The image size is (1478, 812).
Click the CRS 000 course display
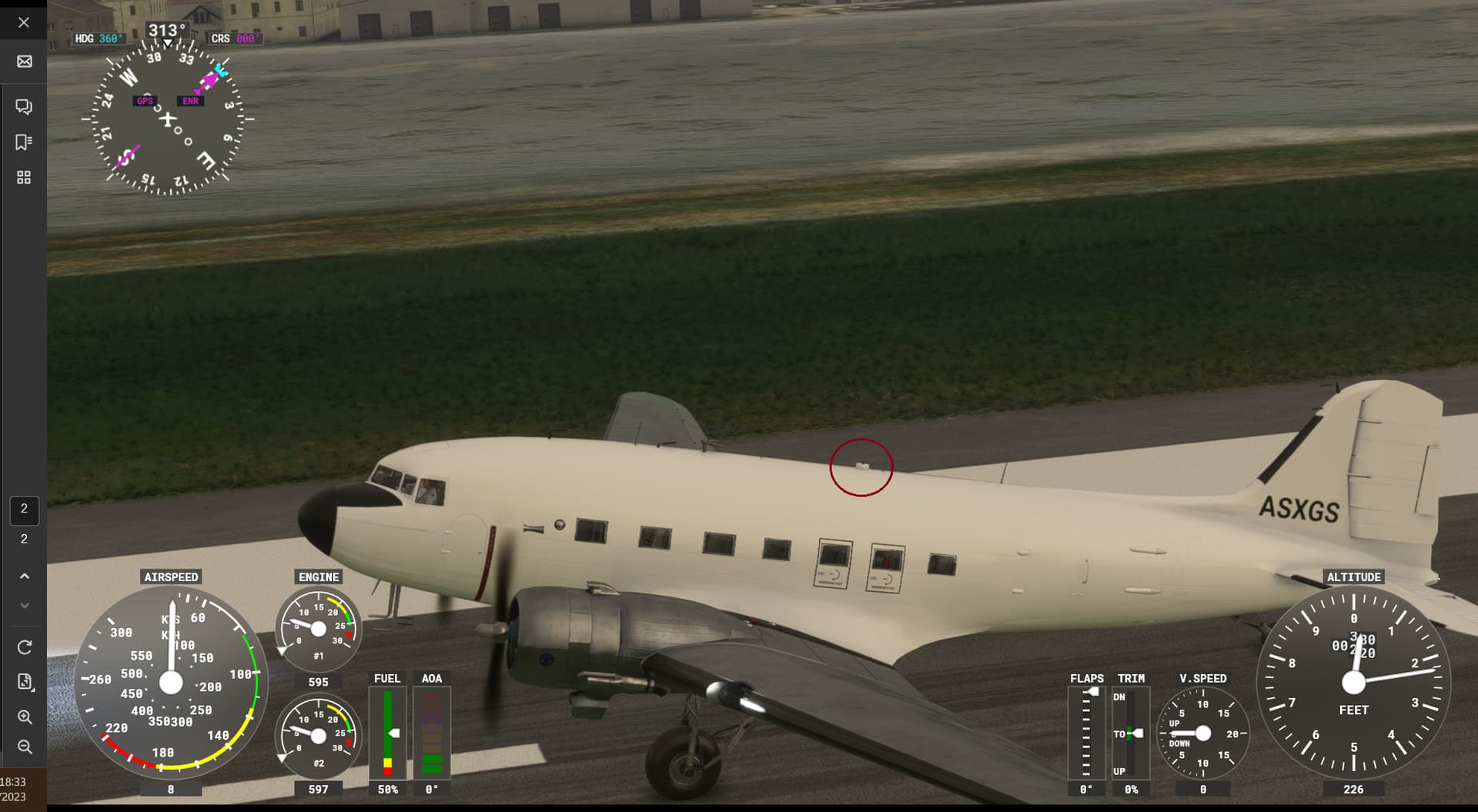[x=235, y=37]
